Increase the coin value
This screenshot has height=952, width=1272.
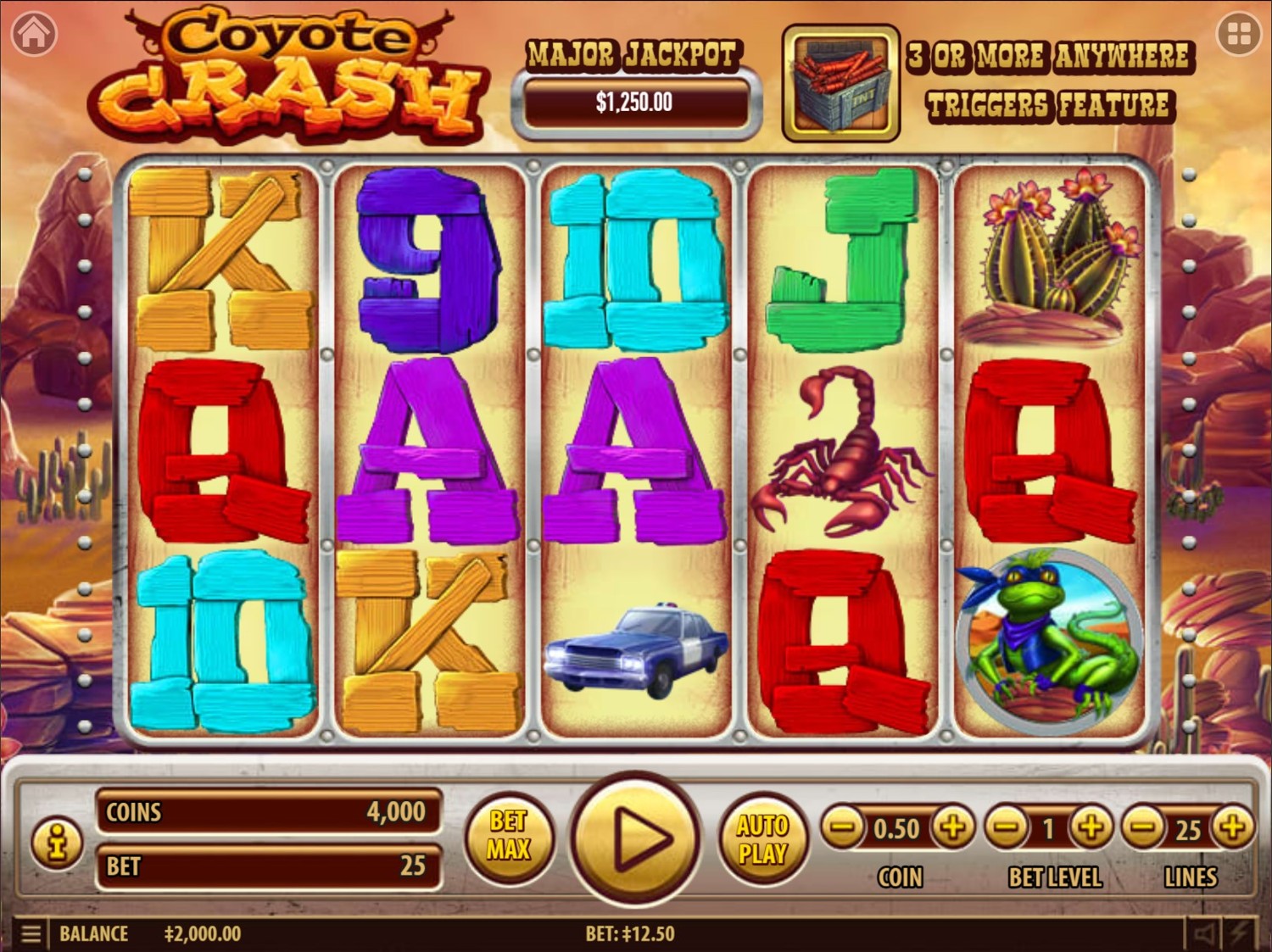pyautogui.click(x=952, y=827)
